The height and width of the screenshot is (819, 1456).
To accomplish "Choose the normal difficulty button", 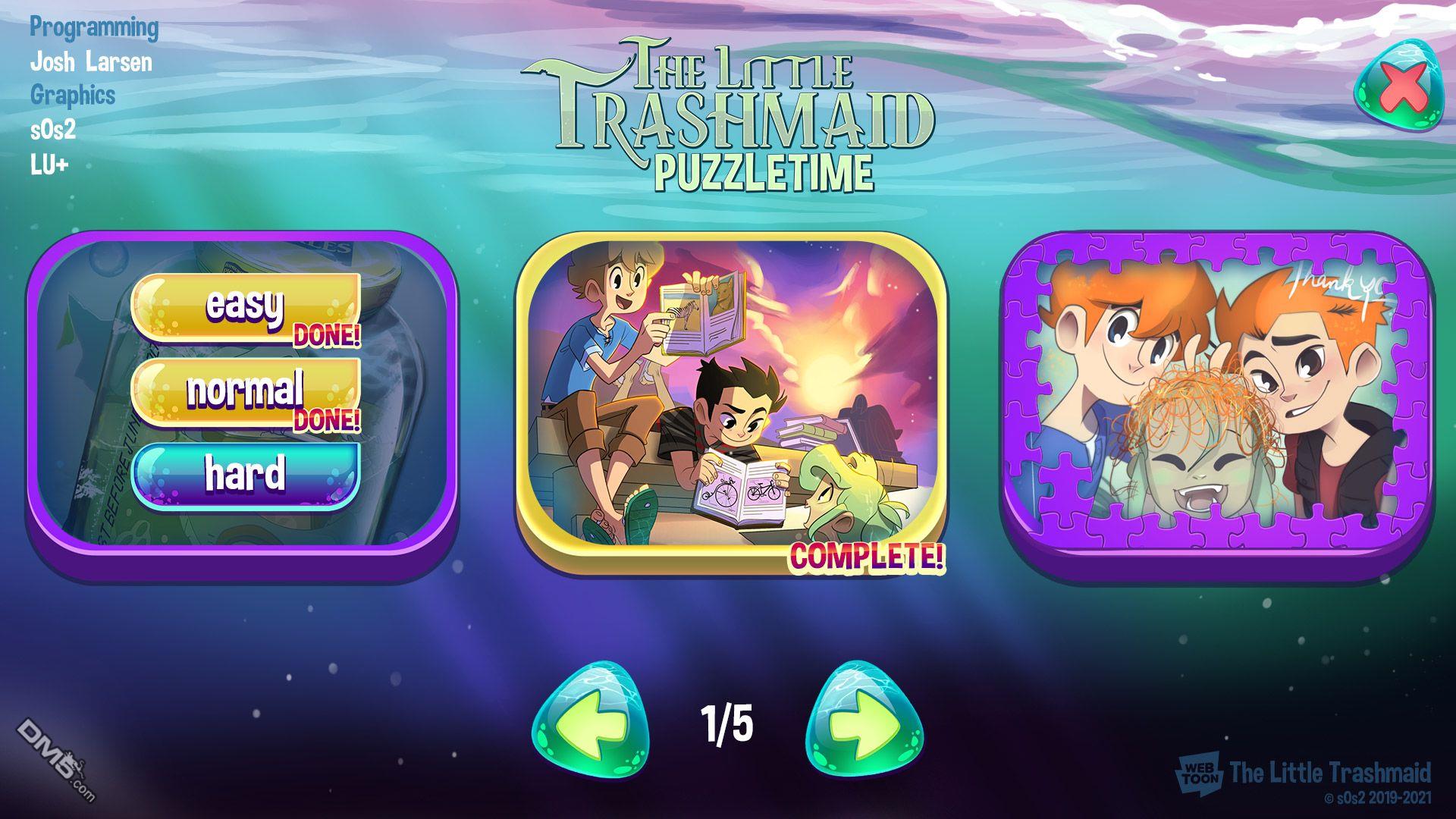I will (245, 391).
